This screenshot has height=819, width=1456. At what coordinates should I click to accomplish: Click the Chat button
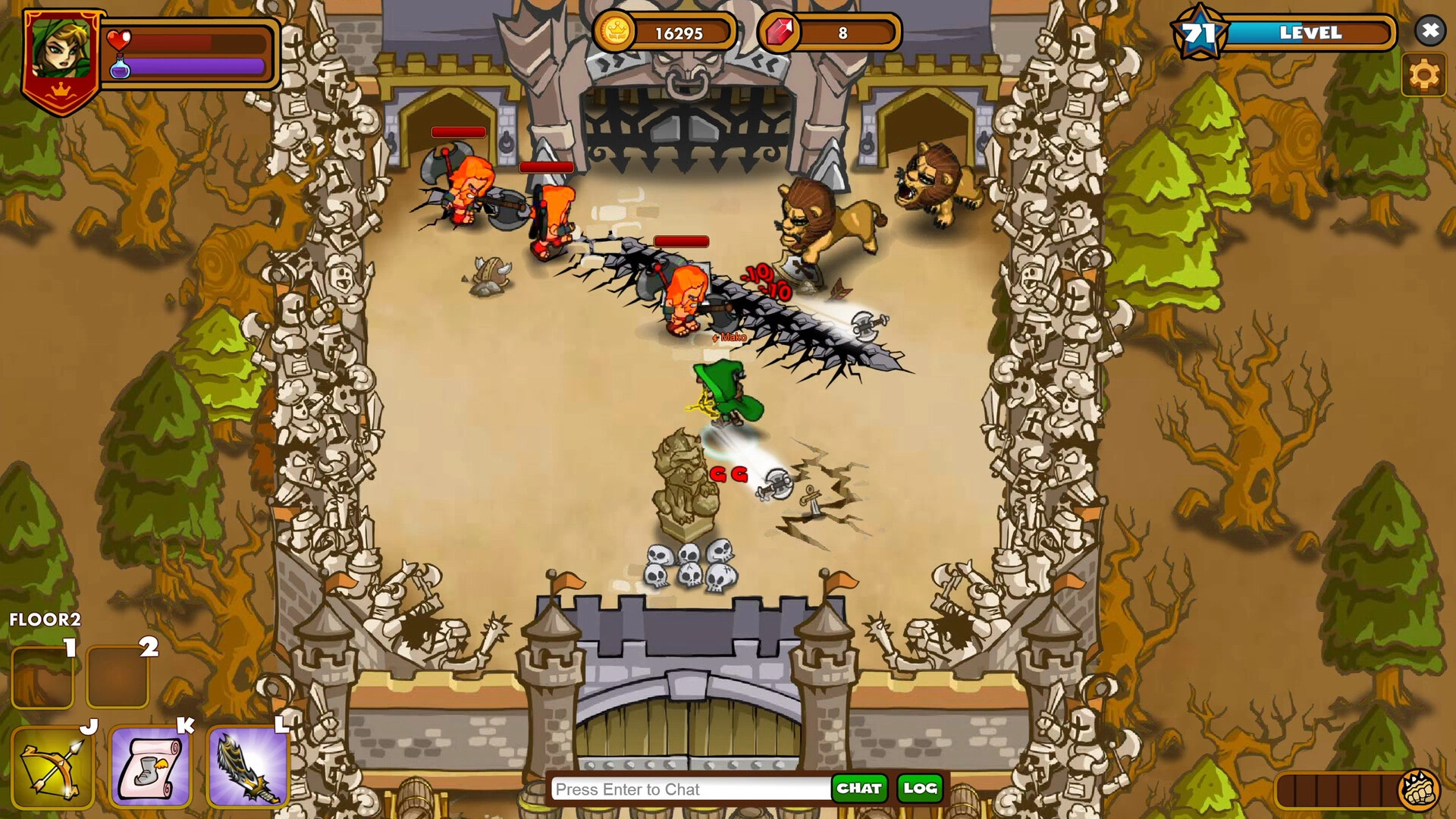coord(858,789)
